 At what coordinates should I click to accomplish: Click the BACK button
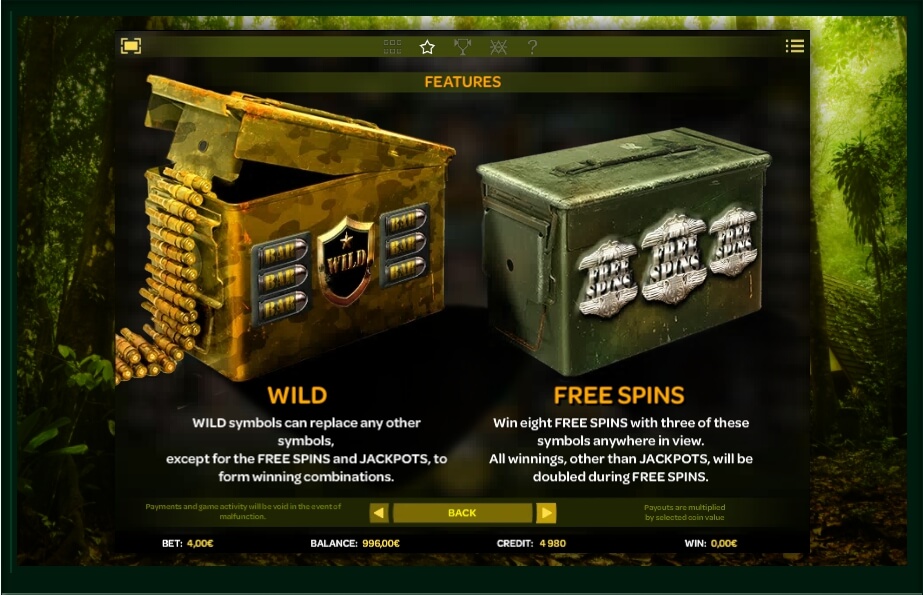(x=462, y=513)
